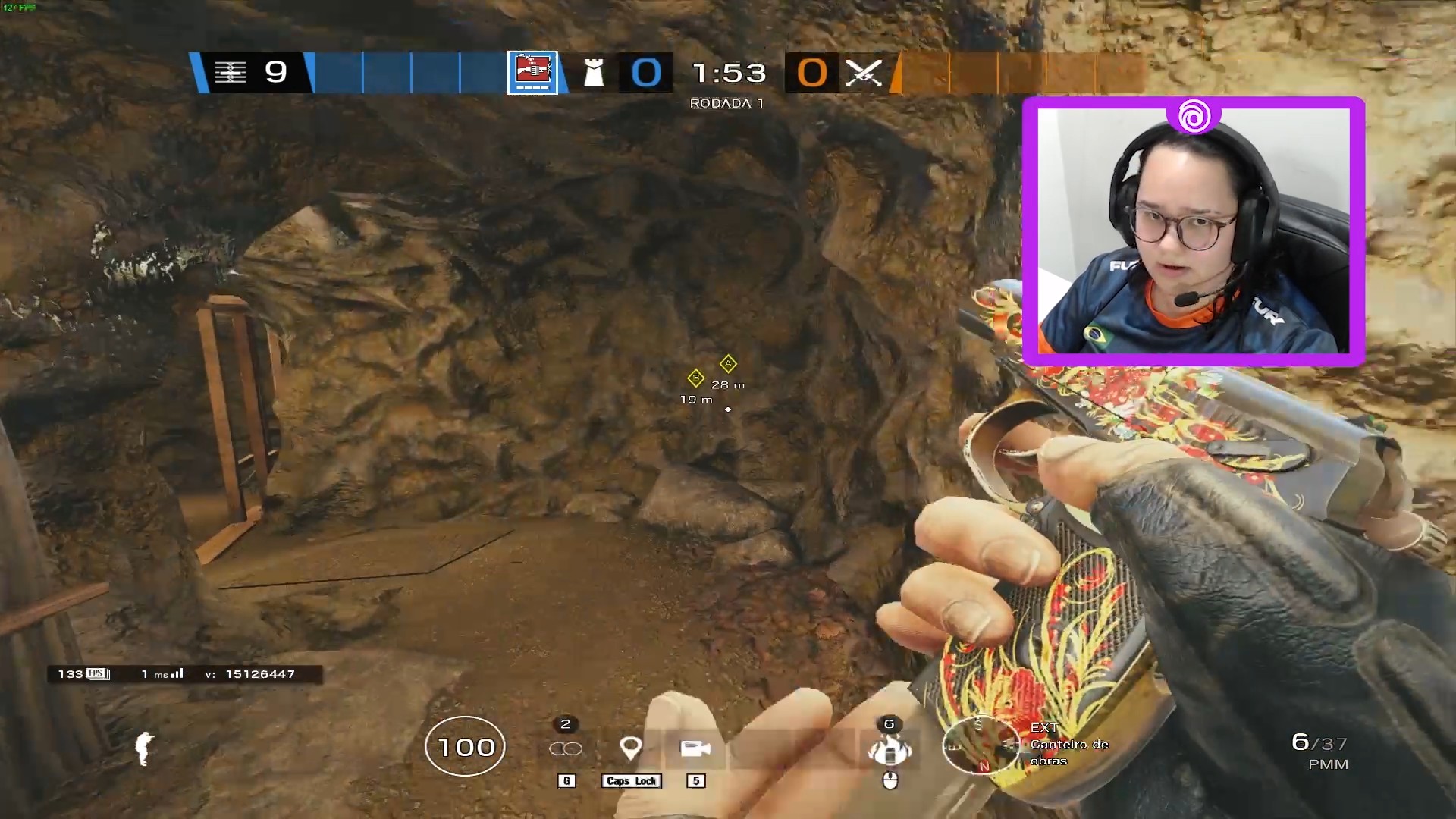Click the player stance silhouette icon
The height and width of the screenshot is (819, 1456).
pyautogui.click(x=143, y=748)
